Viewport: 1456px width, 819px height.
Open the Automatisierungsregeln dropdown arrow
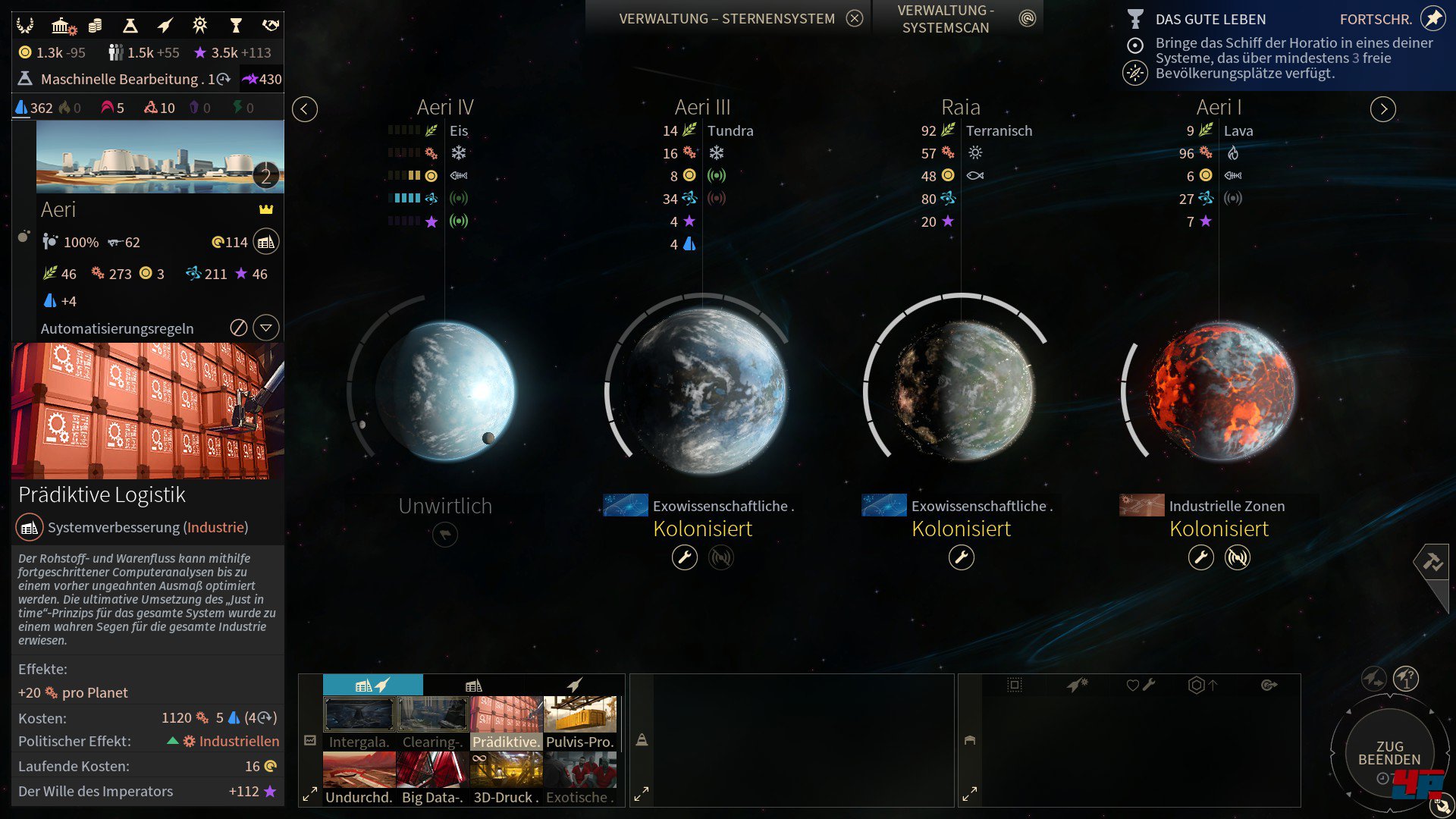pos(266,328)
